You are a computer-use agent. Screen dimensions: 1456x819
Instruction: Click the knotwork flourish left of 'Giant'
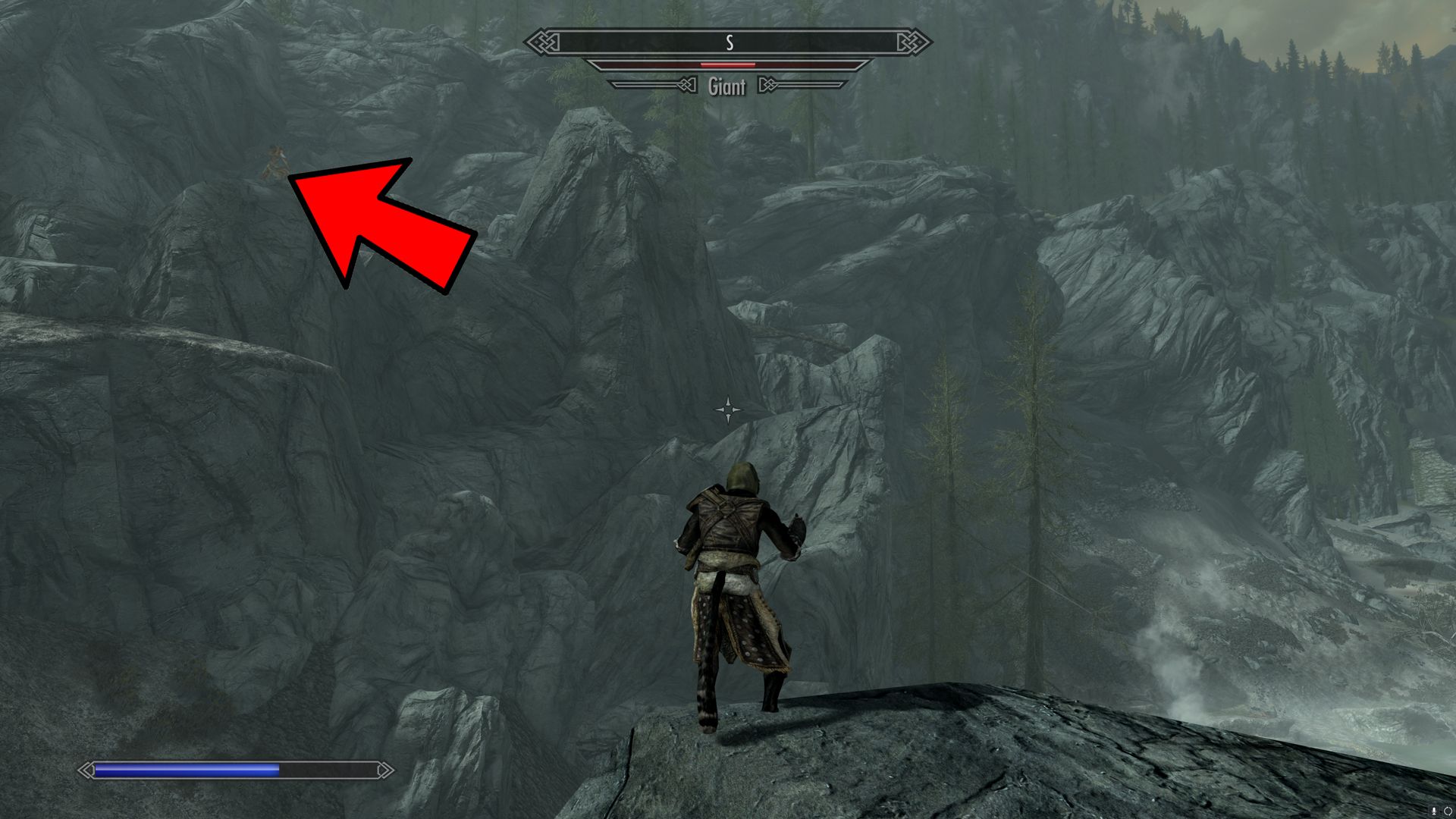click(x=687, y=85)
